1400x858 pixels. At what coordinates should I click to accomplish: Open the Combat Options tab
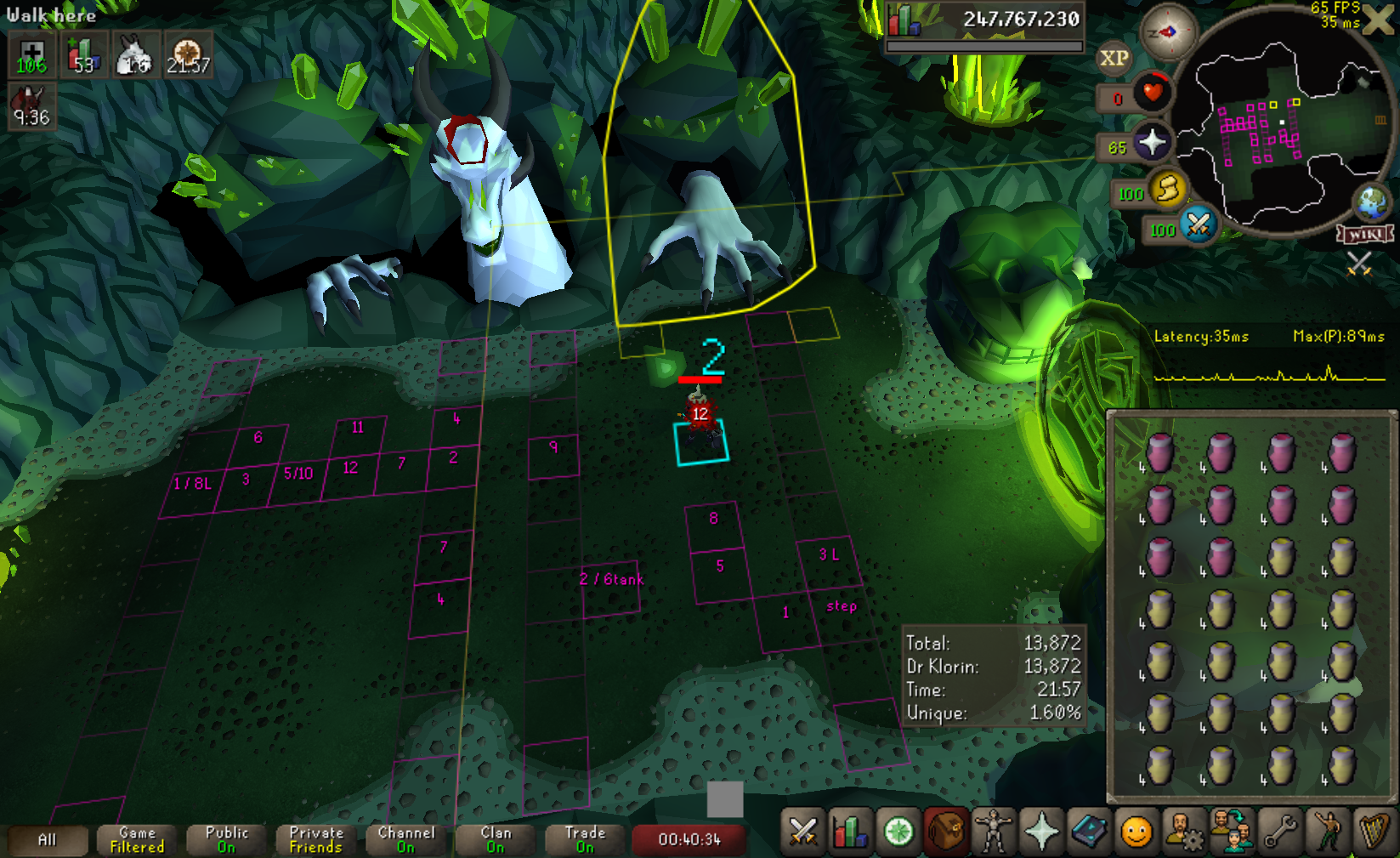click(x=802, y=831)
